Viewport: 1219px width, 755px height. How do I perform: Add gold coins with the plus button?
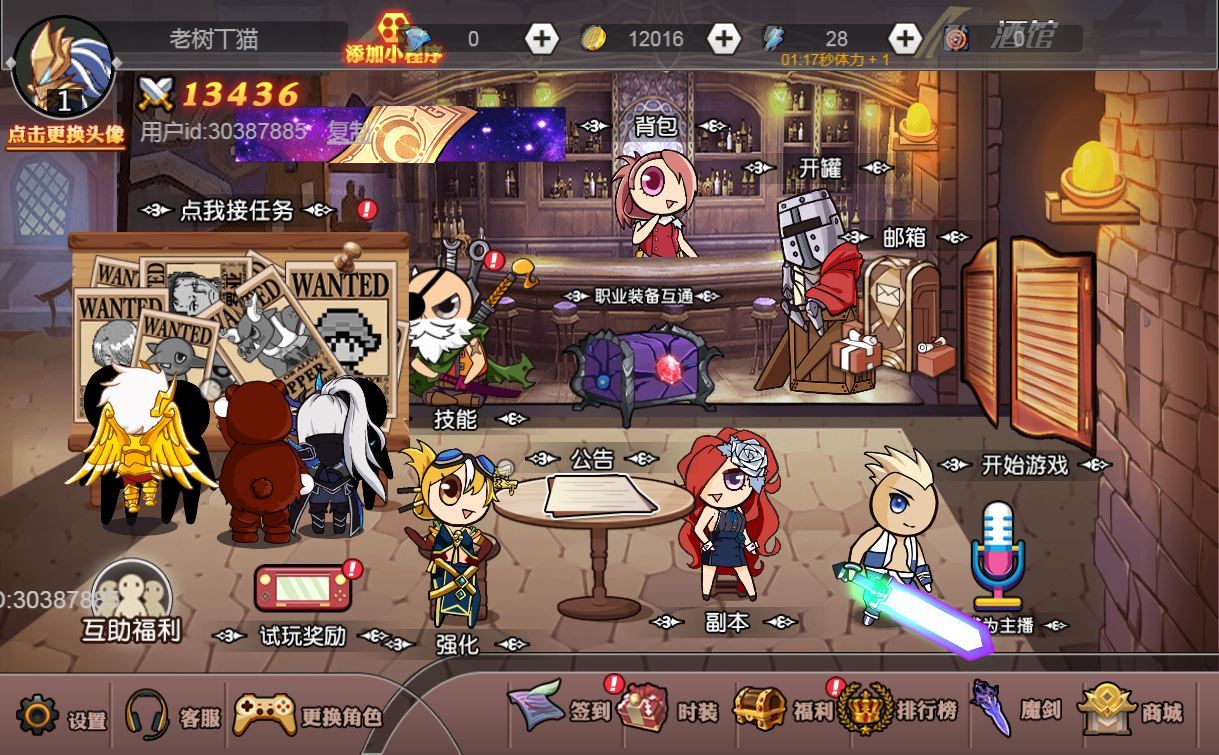[x=723, y=39]
